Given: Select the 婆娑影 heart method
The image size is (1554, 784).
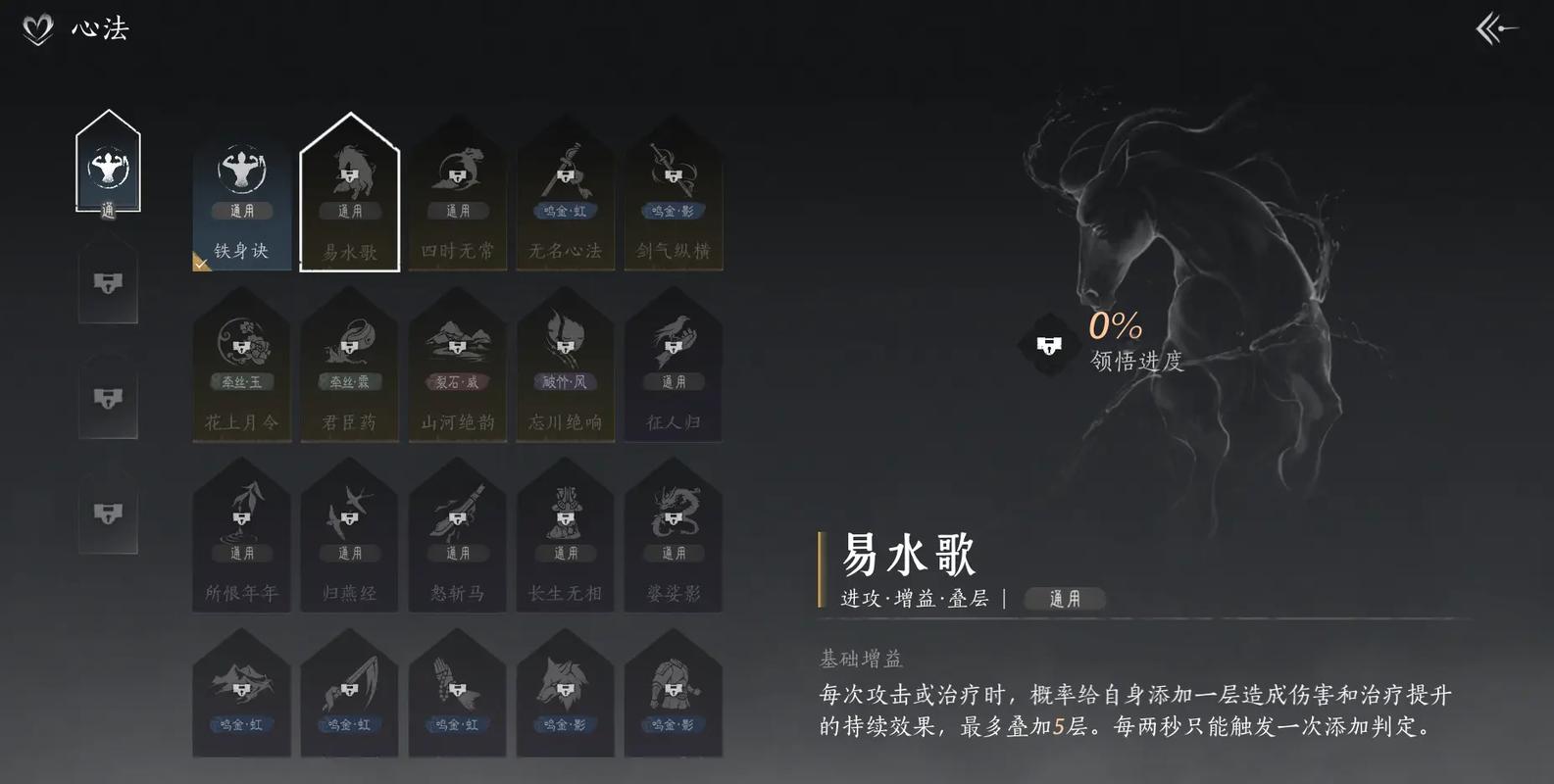Looking at the screenshot, I should coord(674,539).
